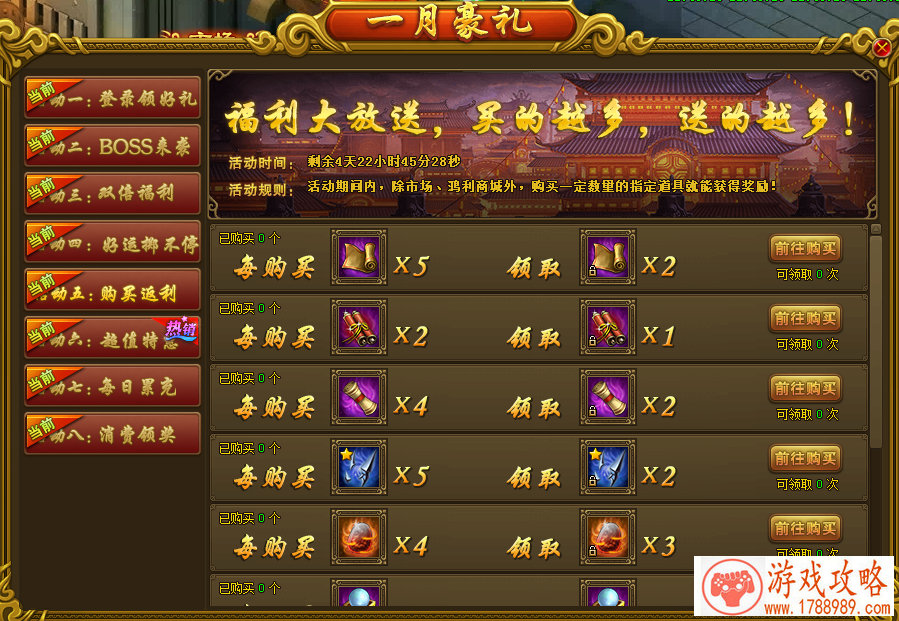Show the 活动四 好运挡不停 tab
The width and height of the screenshot is (899, 621).
[x=112, y=243]
